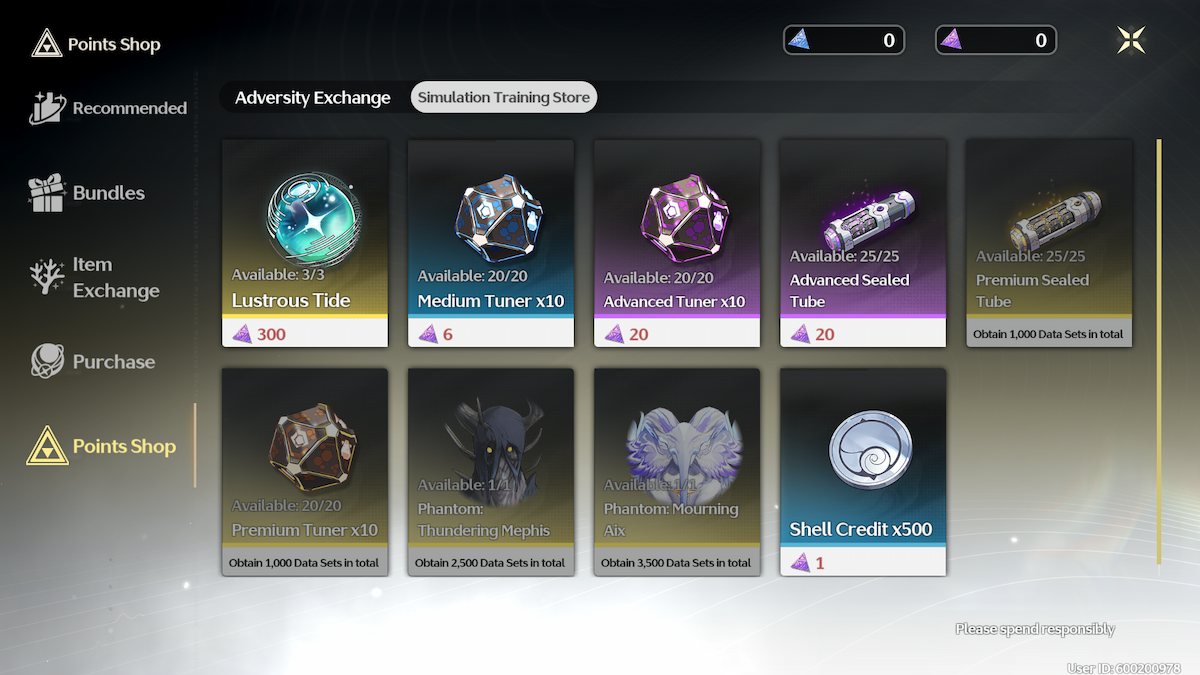
Task: Buy the Shell Credit x500 card
Action: pyautogui.click(x=863, y=472)
